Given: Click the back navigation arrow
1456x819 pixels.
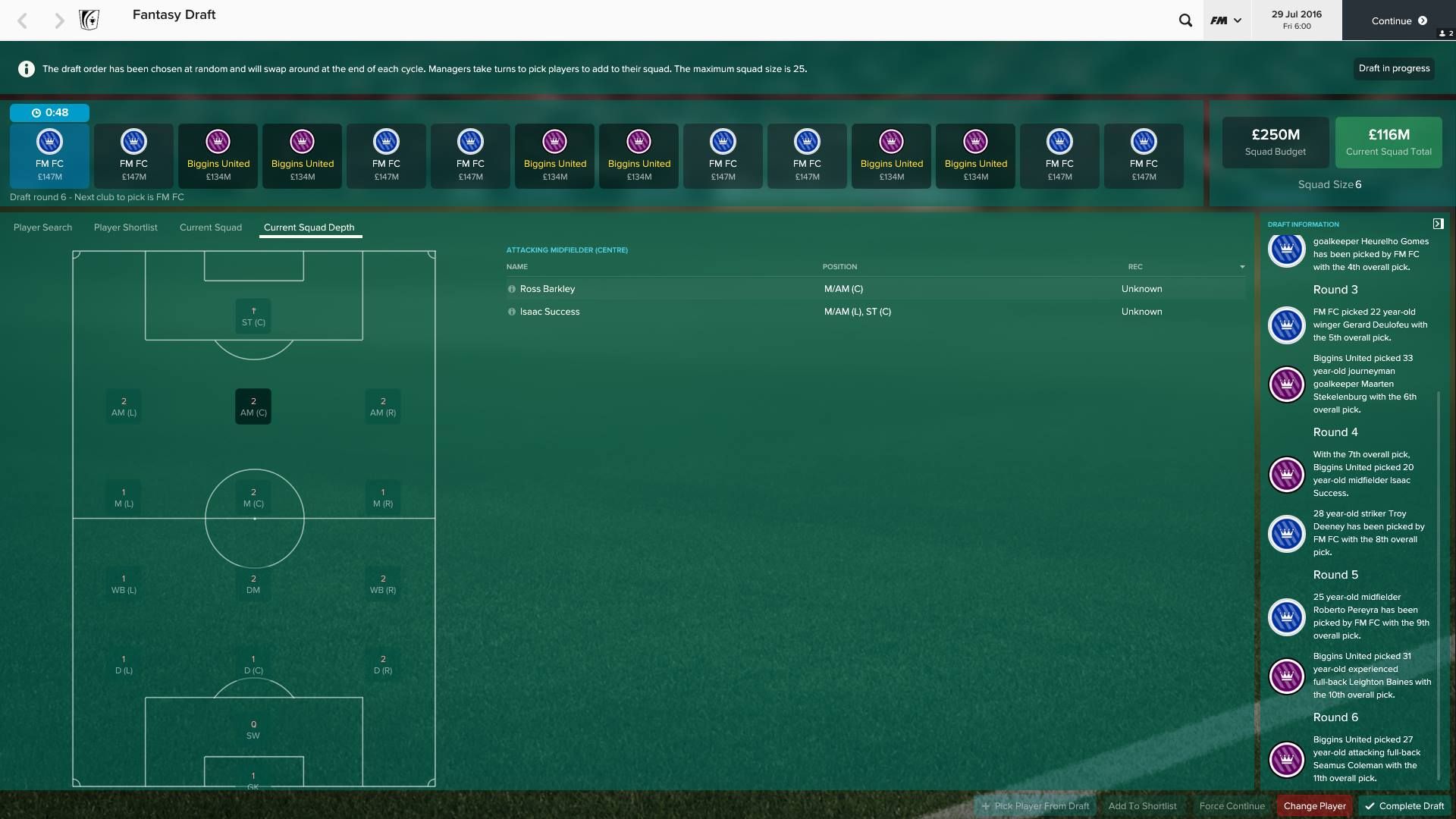Looking at the screenshot, I should click(x=23, y=20).
